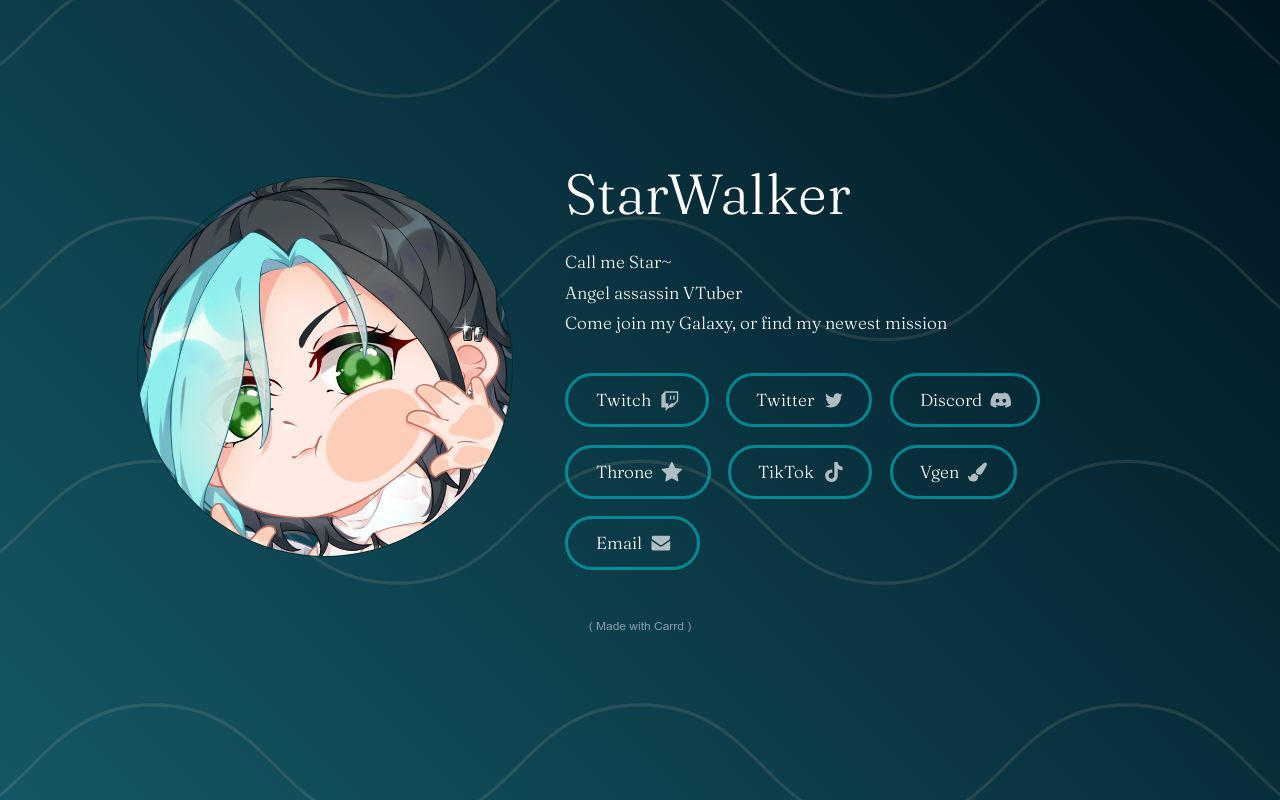Screen dimensions: 1280x800
Task: Click the star icon on the Throne button
Action: tap(672, 472)
